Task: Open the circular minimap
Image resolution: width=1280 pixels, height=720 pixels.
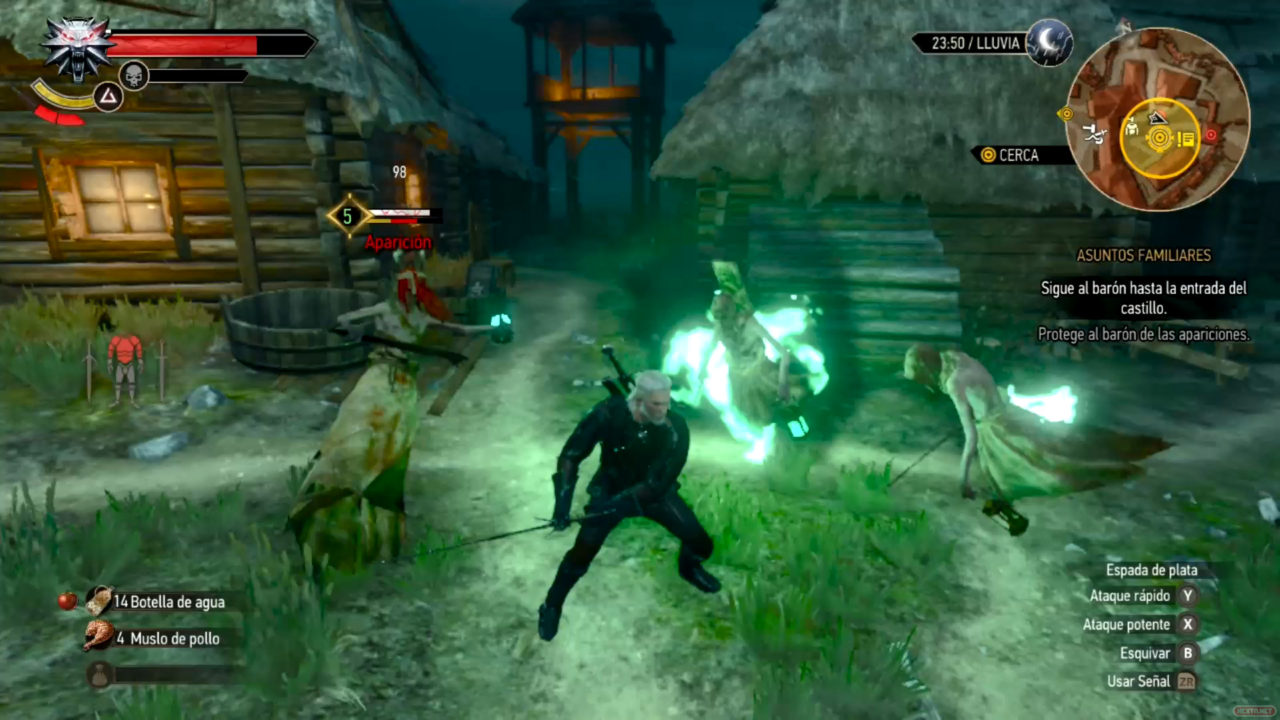Action: (1157, 119)
